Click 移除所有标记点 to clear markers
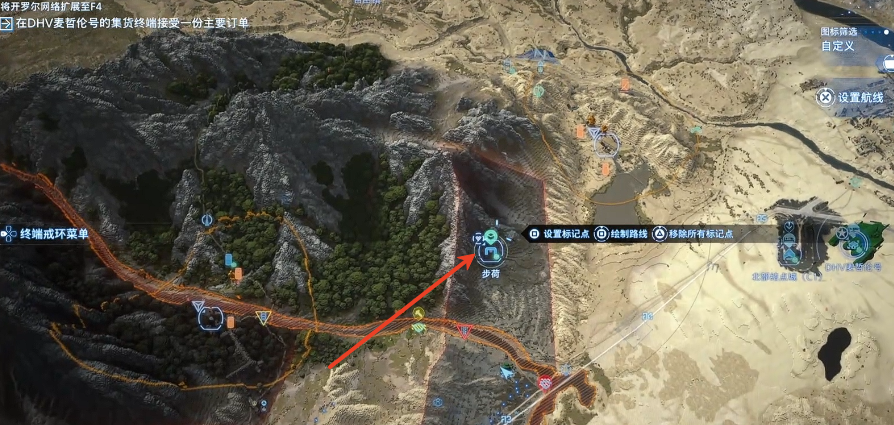 pyautogui.click(x=697, y=234)
